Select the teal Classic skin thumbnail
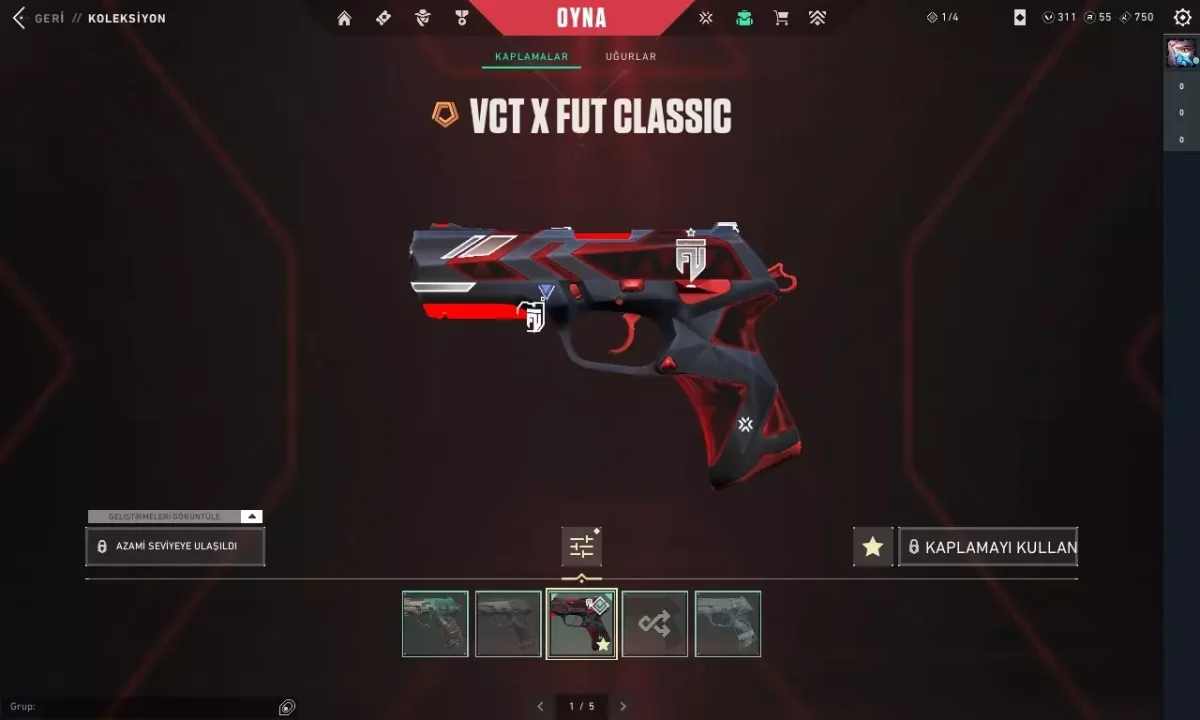Viewport: 1200px width, 720px height. coord(435,624)
